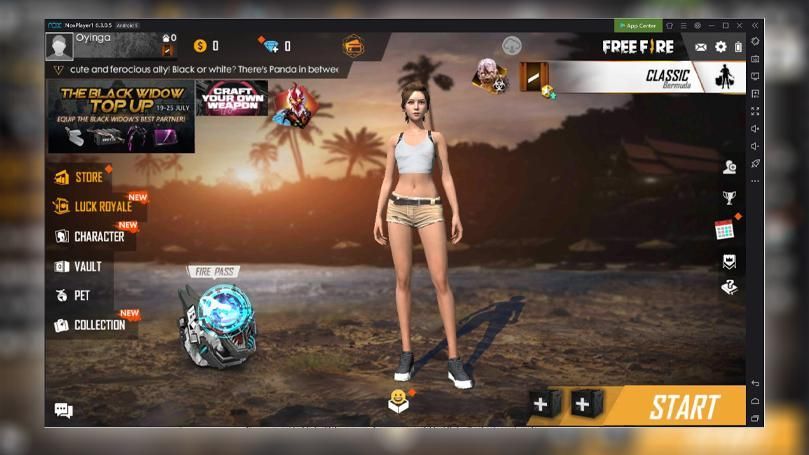Change the Classic Bermuda game mode
The height and width of the screenshot is (455, 809).
tap(632, 76)
